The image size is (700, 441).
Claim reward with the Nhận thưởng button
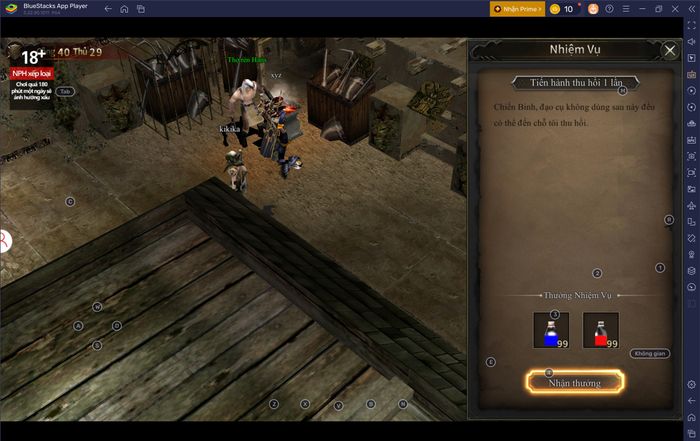573,382
